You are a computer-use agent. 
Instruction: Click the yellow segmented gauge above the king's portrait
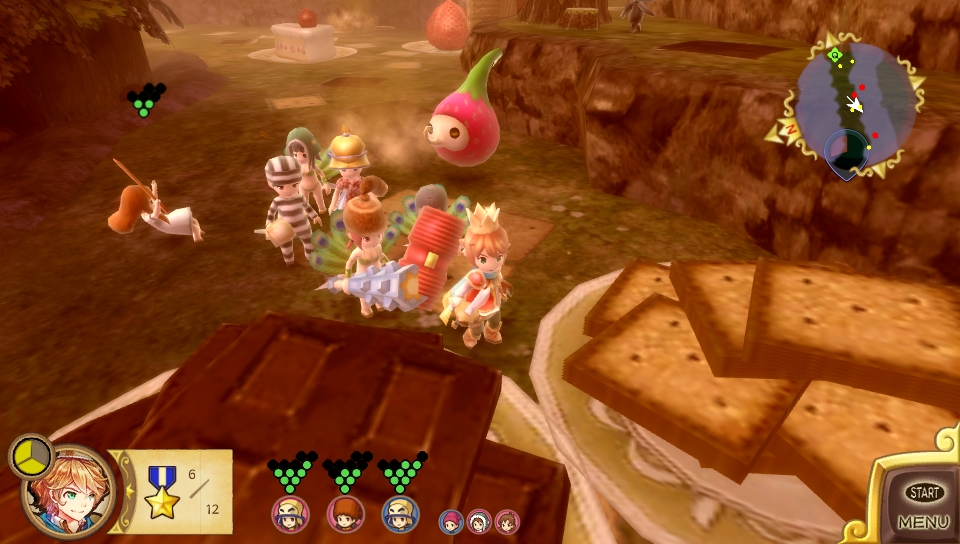(32, 456)
